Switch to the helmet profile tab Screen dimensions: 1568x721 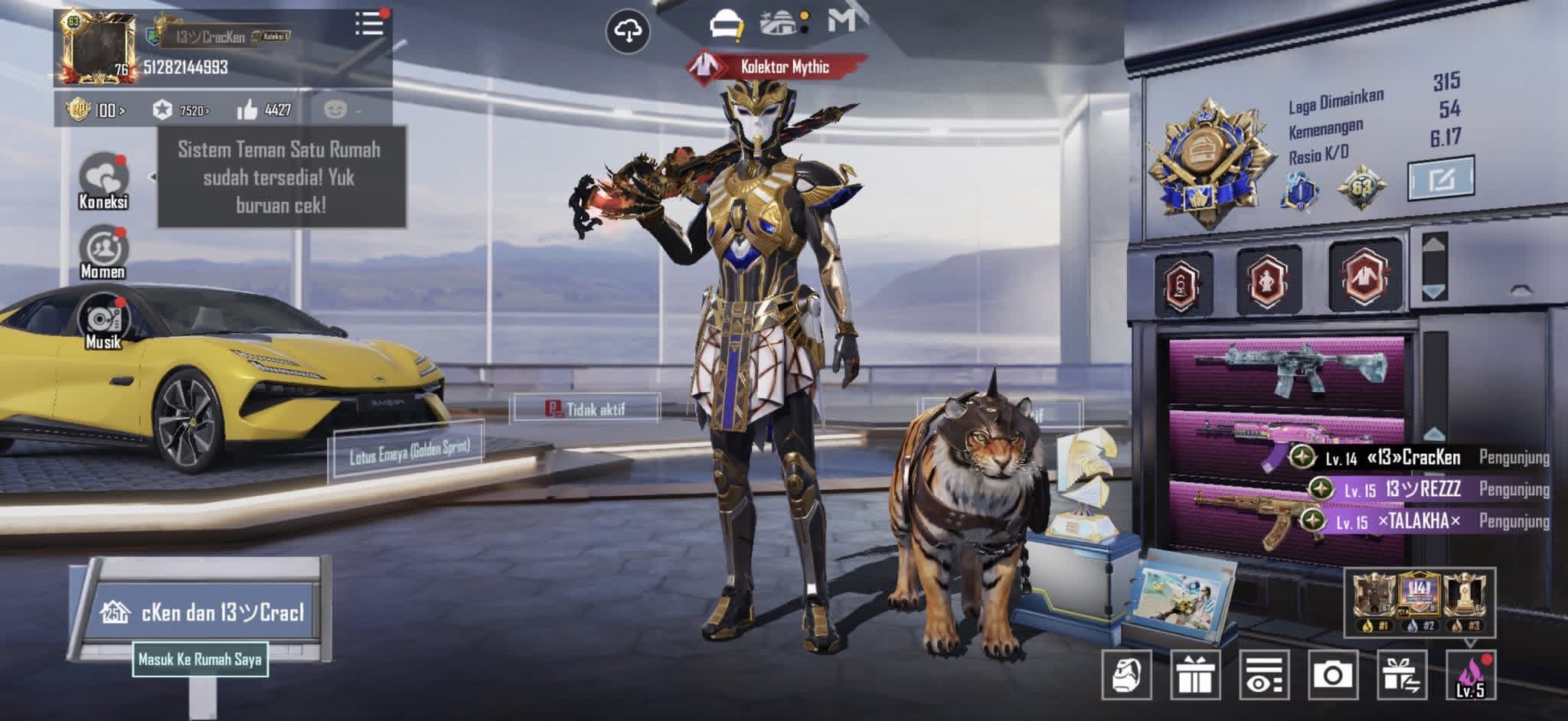(725, 25)
